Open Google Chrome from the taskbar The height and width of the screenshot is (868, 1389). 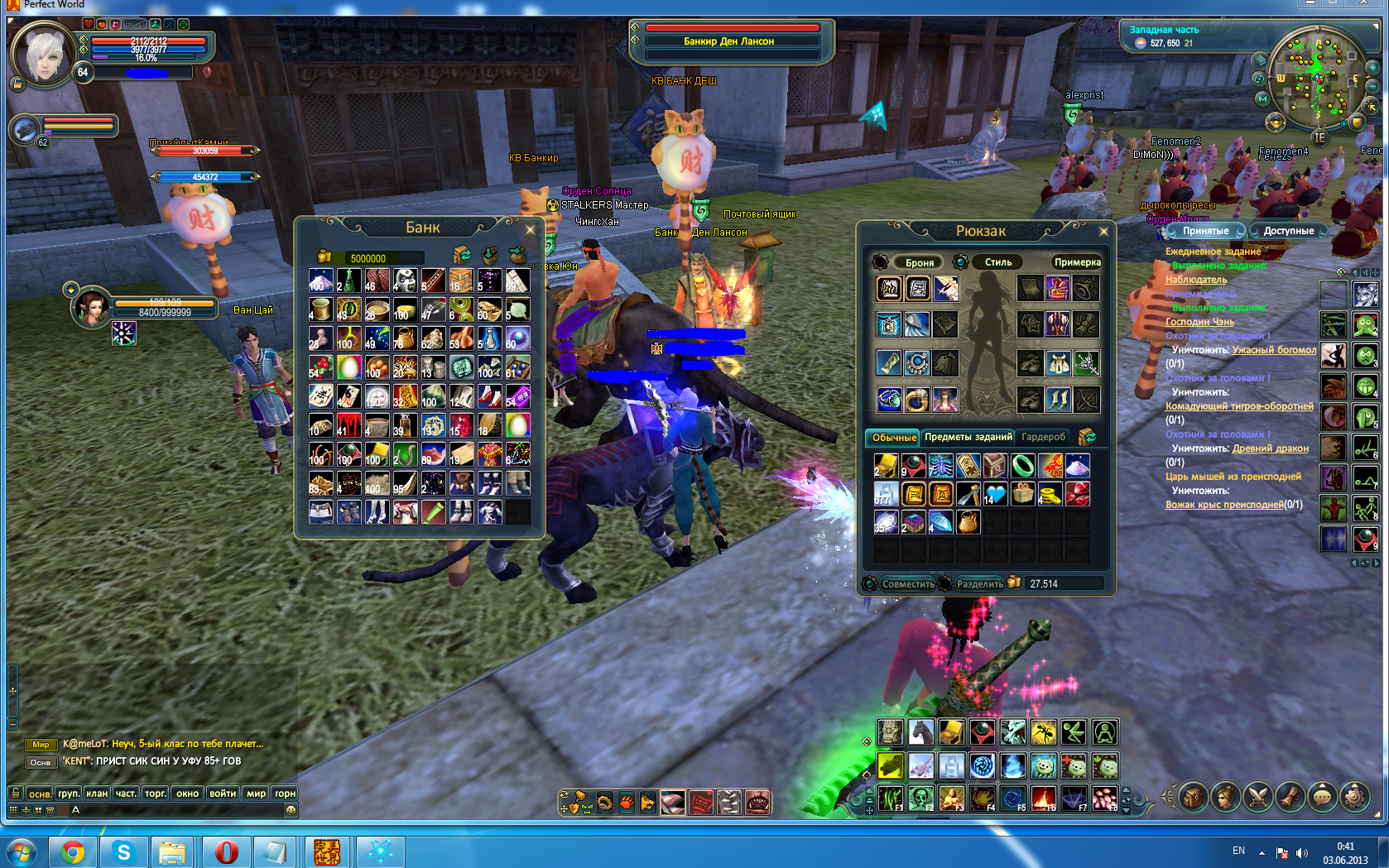pos(73,851)
